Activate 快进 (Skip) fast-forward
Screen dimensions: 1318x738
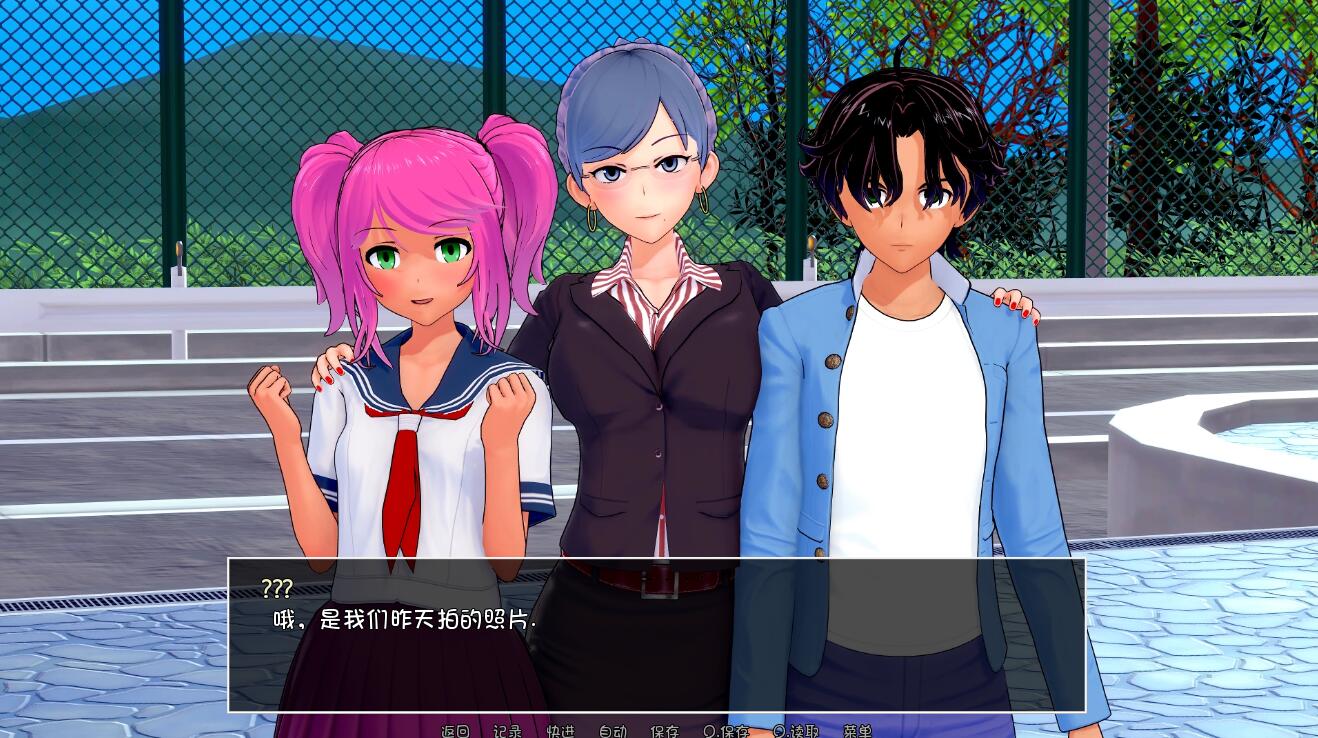coord(560,731)
